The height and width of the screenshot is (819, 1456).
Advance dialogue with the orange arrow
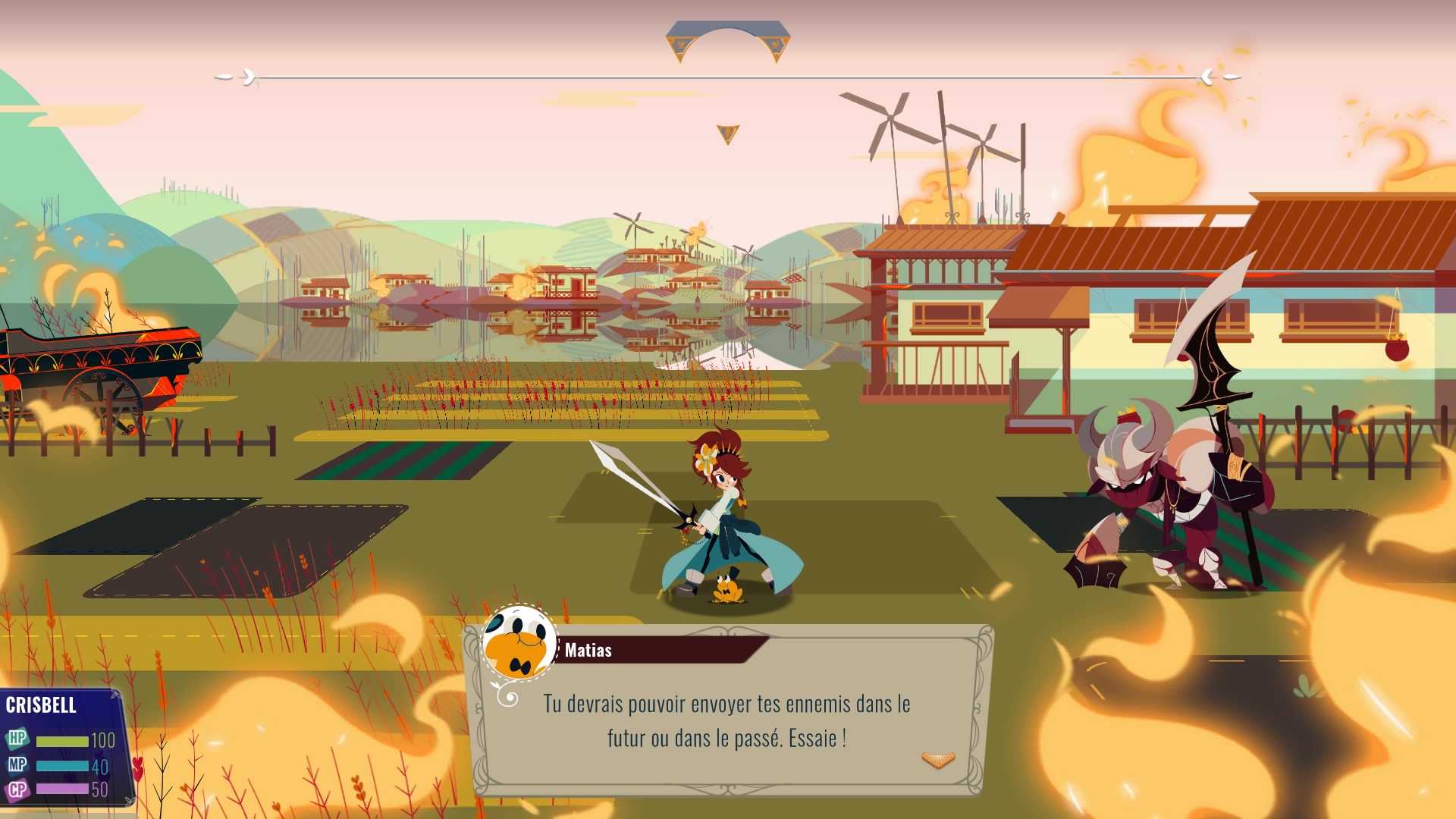[x=938, y=760]
